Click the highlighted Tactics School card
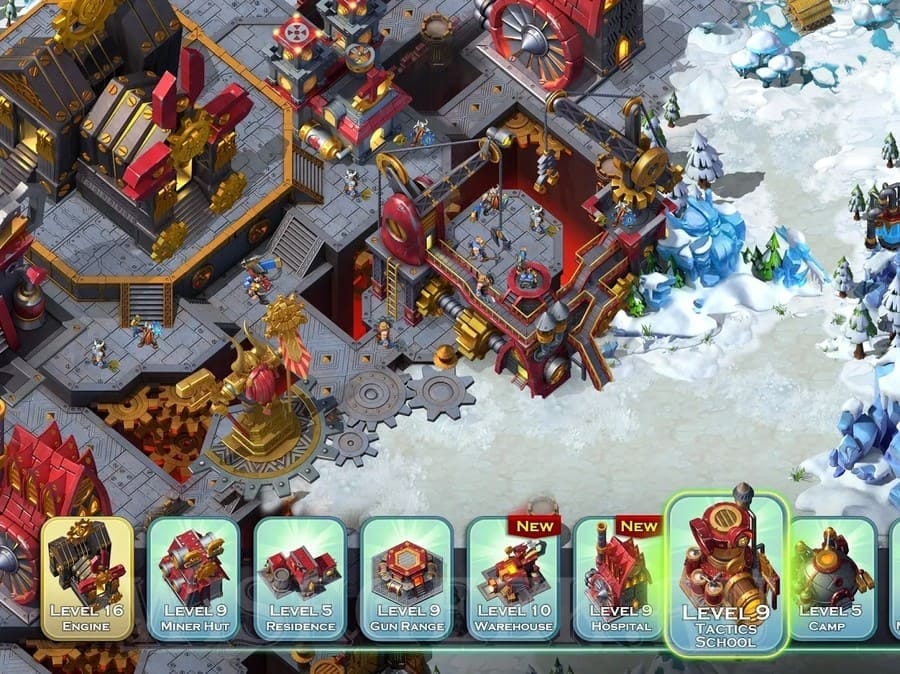900x674 pixels. pyautogui.click(x=725, y=573)
